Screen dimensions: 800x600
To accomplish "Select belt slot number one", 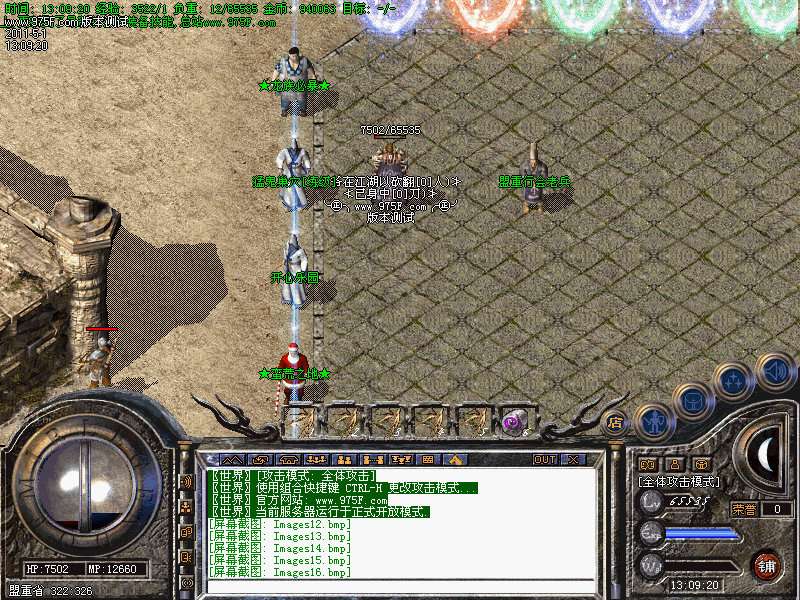I will click(300, 422).
